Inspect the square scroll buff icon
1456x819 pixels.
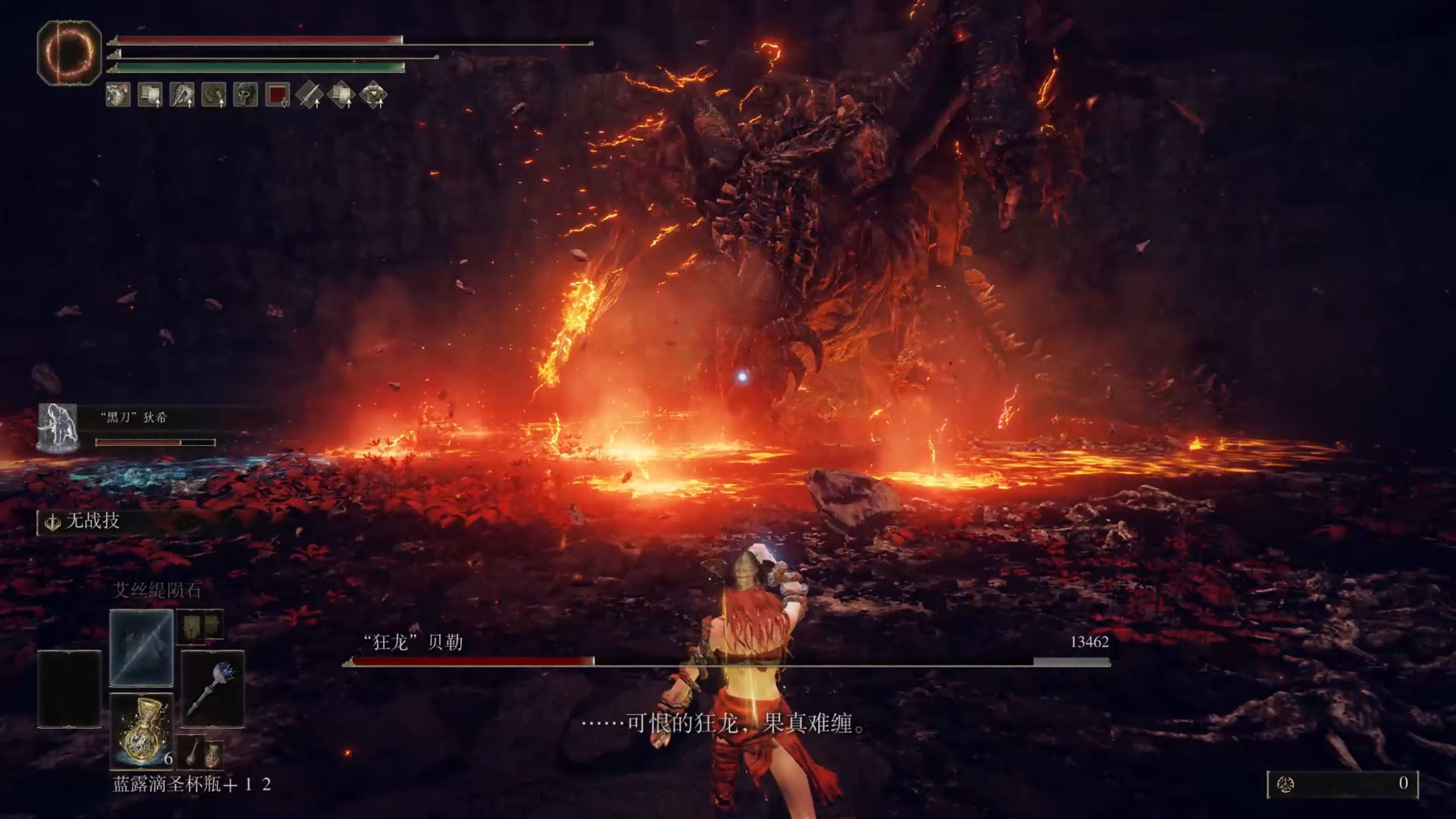tap(150, 95)
